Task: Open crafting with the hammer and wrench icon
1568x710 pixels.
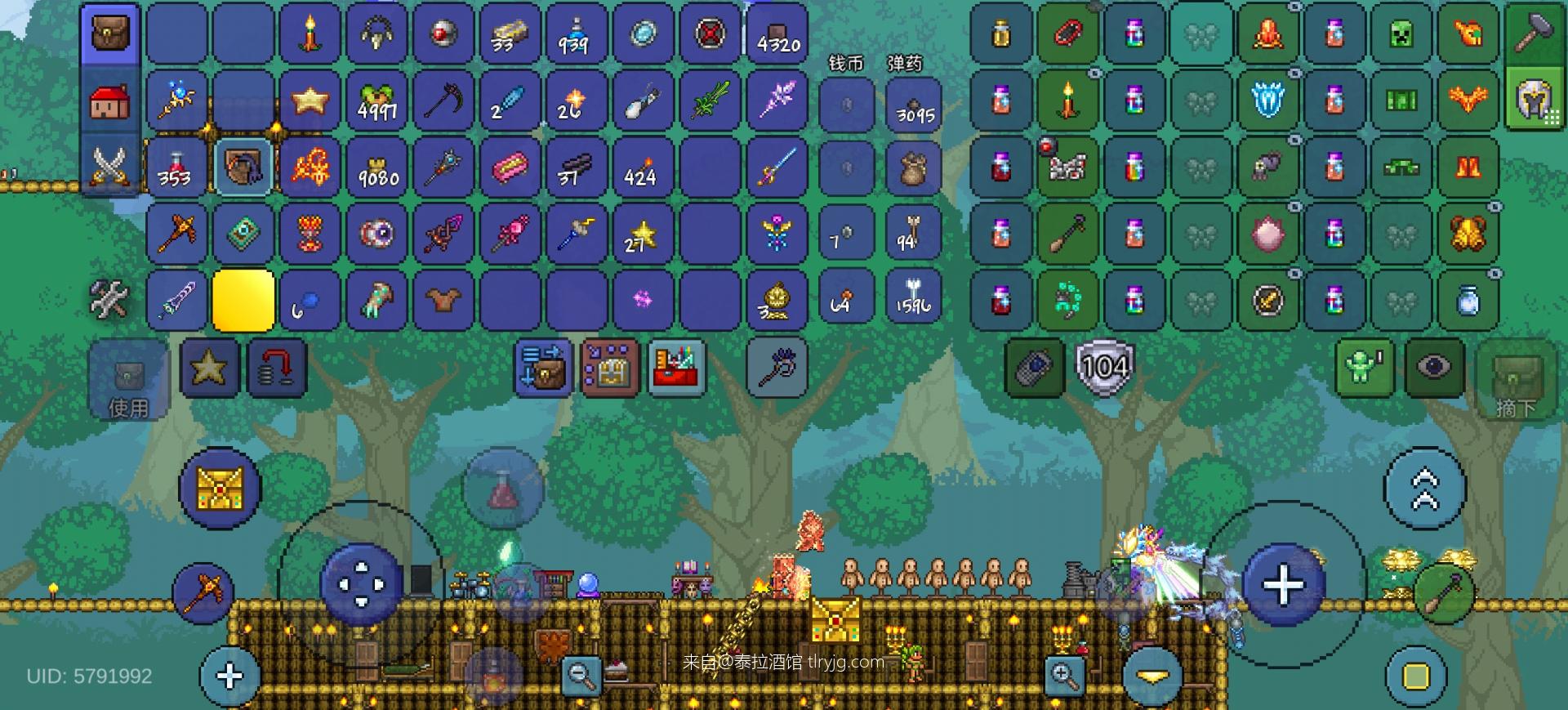Action: click(x=109, y=299)
